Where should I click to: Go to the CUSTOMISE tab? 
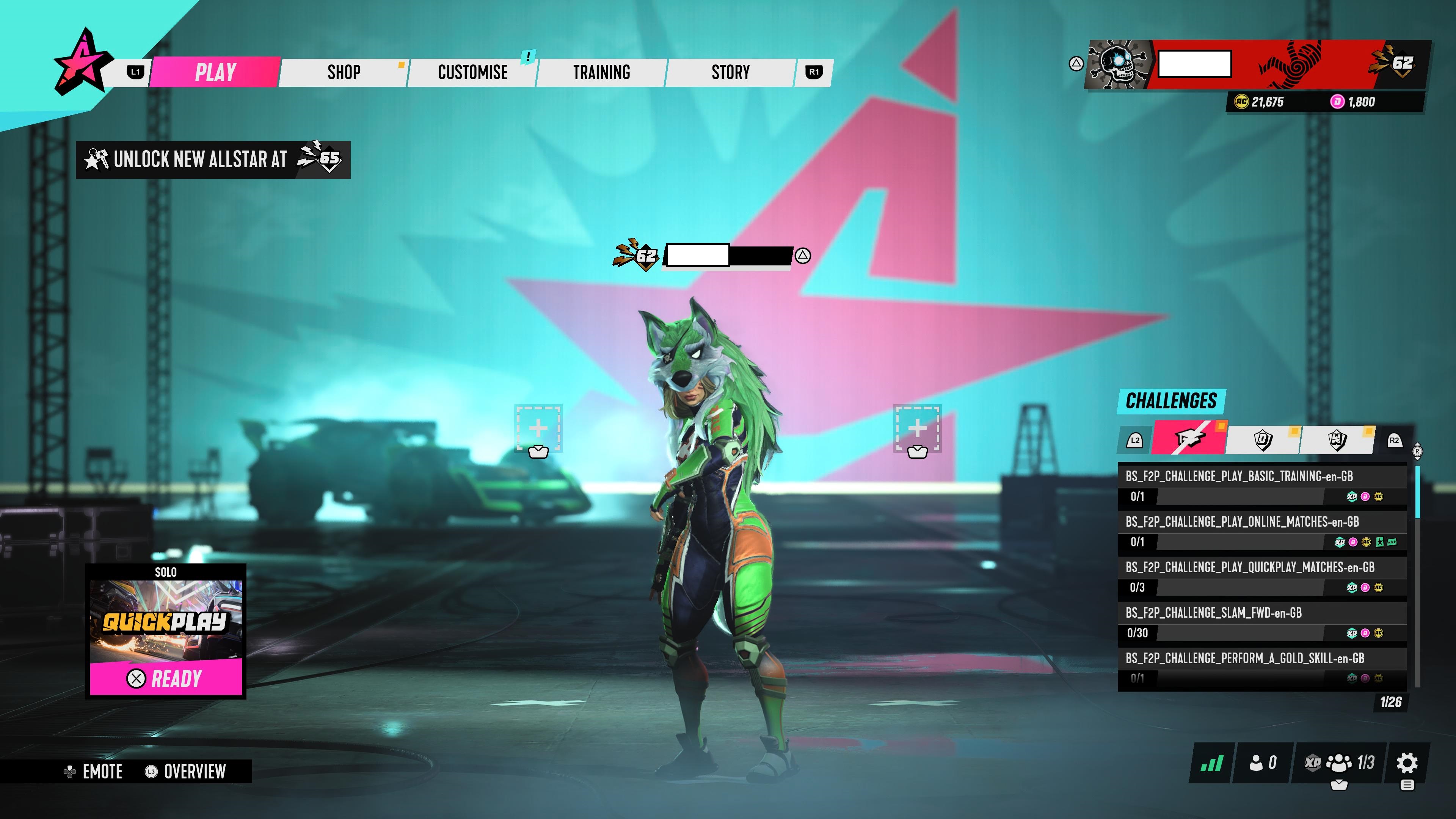[472, 72]
